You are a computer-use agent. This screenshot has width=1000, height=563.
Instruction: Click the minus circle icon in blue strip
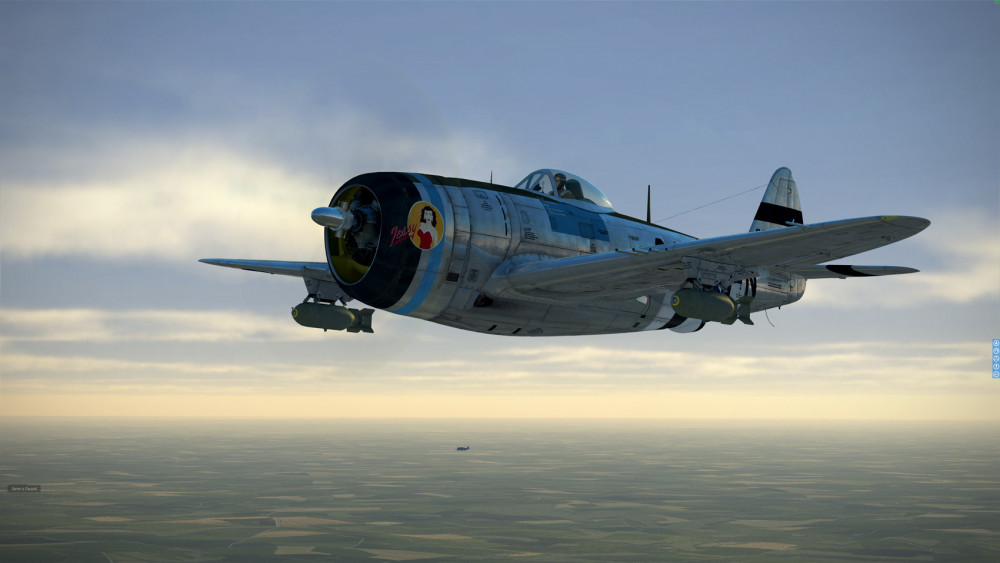coord(996,374)
